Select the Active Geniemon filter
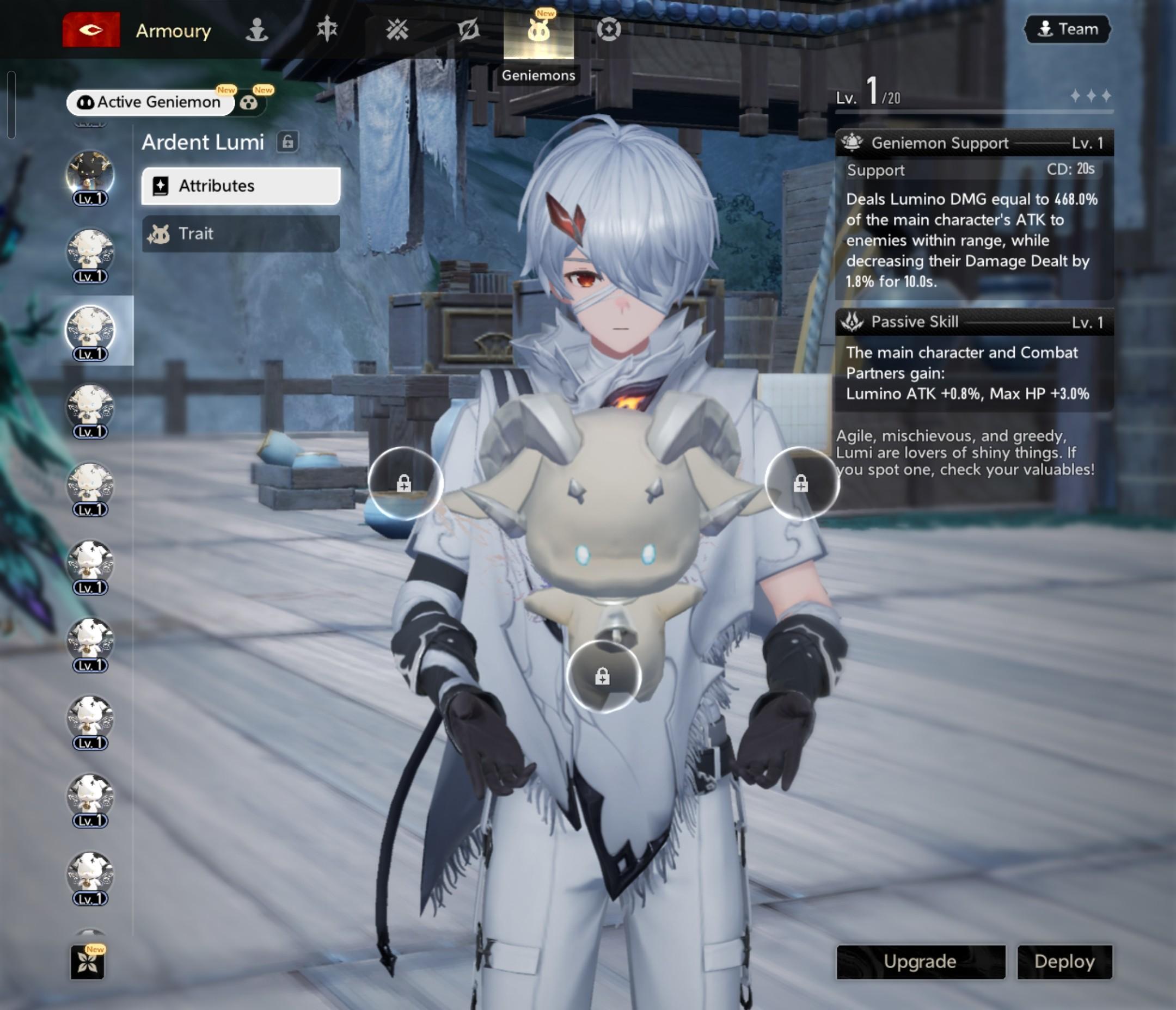The image size is (1176, 1010). (150, 102)
